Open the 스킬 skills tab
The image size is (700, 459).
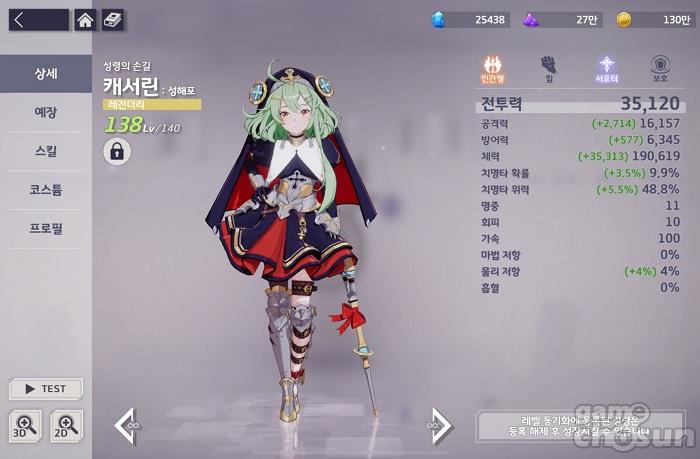(x=46, y=151)
